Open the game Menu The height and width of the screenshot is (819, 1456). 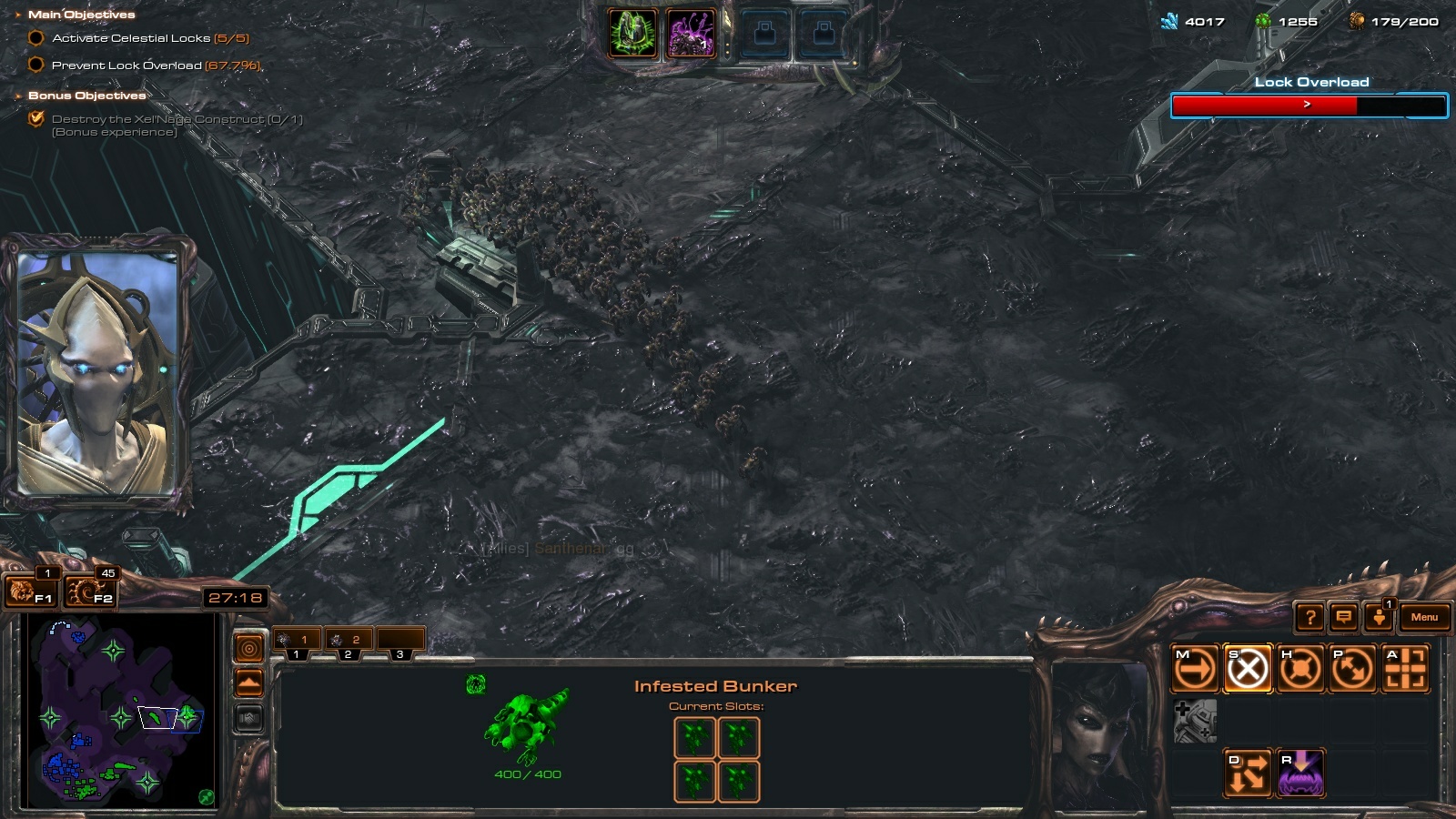1424,617
